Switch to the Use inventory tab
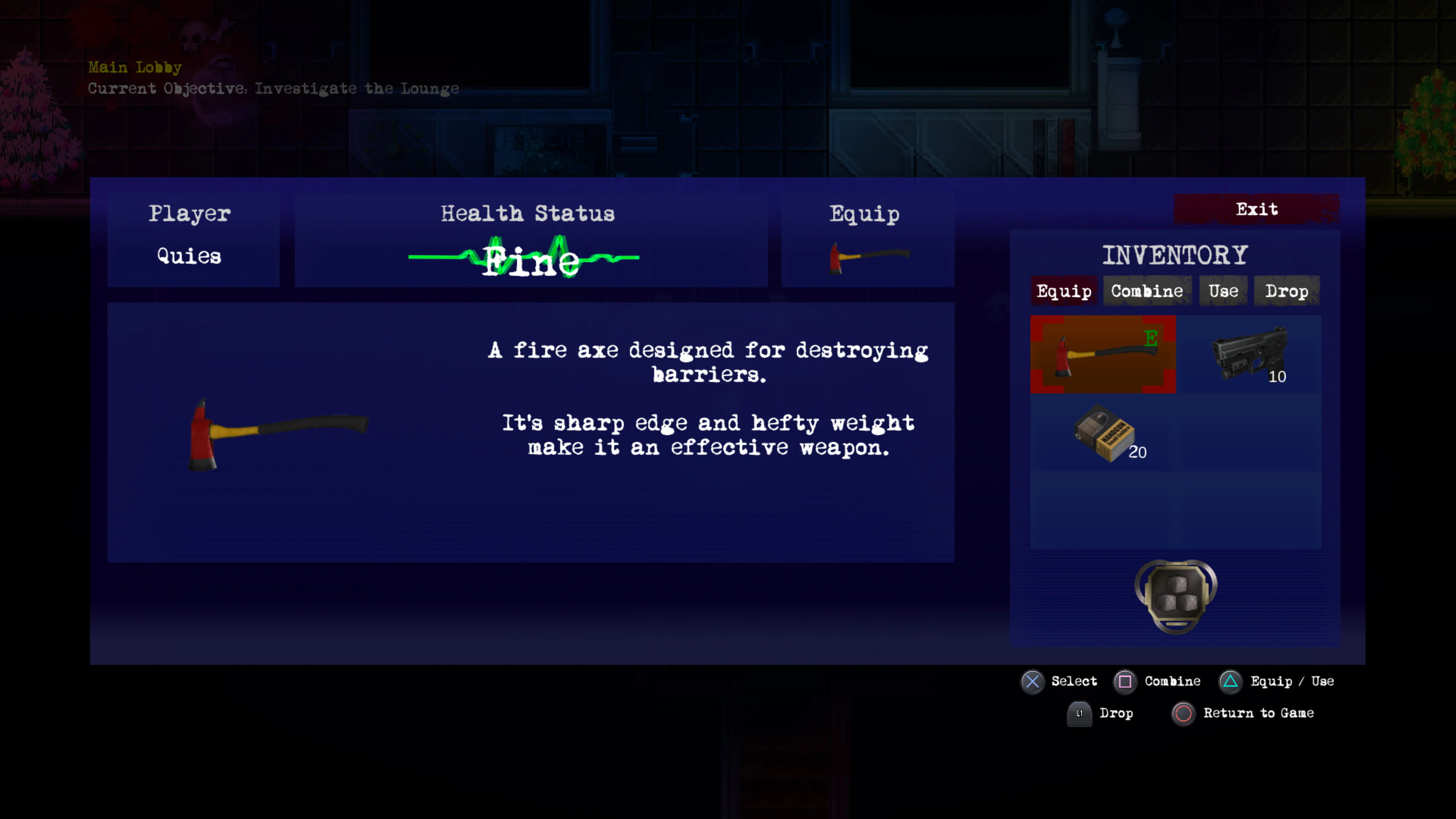 [1222, 290]
